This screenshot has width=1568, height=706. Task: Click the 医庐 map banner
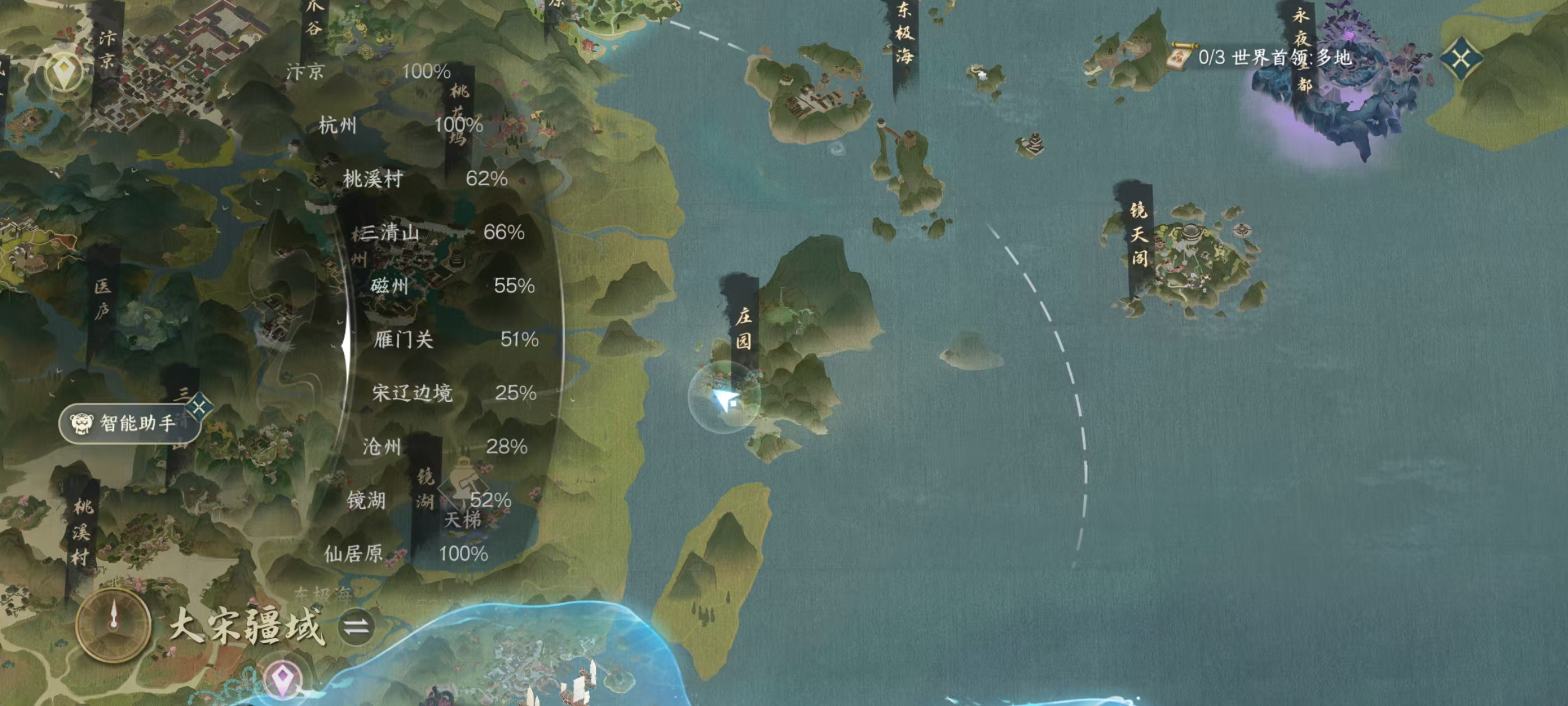pos(102,299)
